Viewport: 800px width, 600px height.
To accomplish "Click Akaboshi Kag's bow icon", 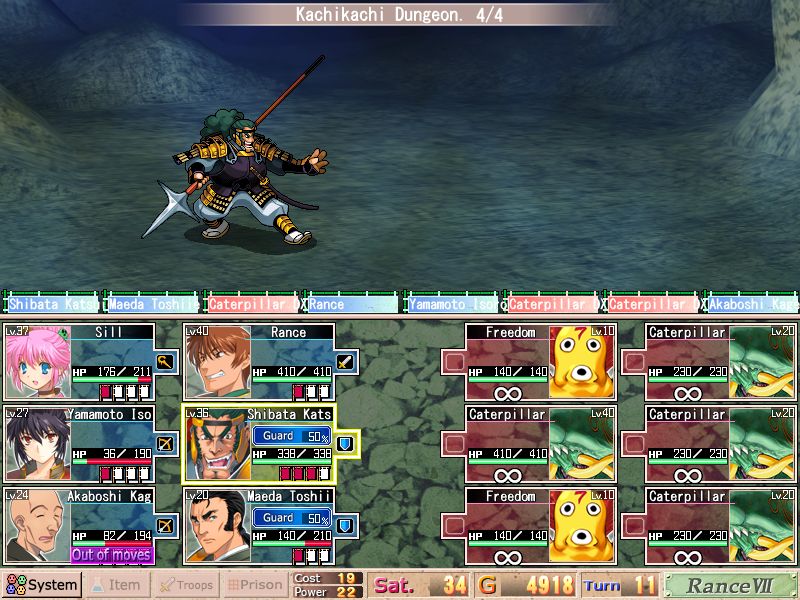I will (x=165, y=526).
